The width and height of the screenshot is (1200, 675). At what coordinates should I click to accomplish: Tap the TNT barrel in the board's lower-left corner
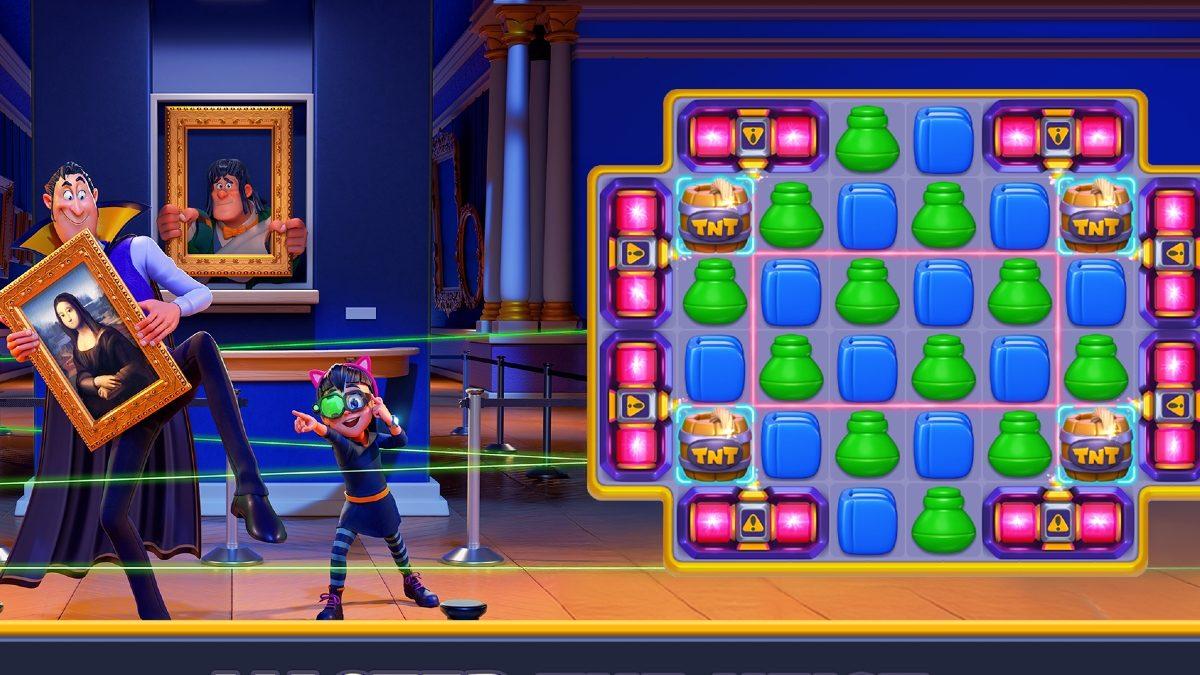point(715,444)
